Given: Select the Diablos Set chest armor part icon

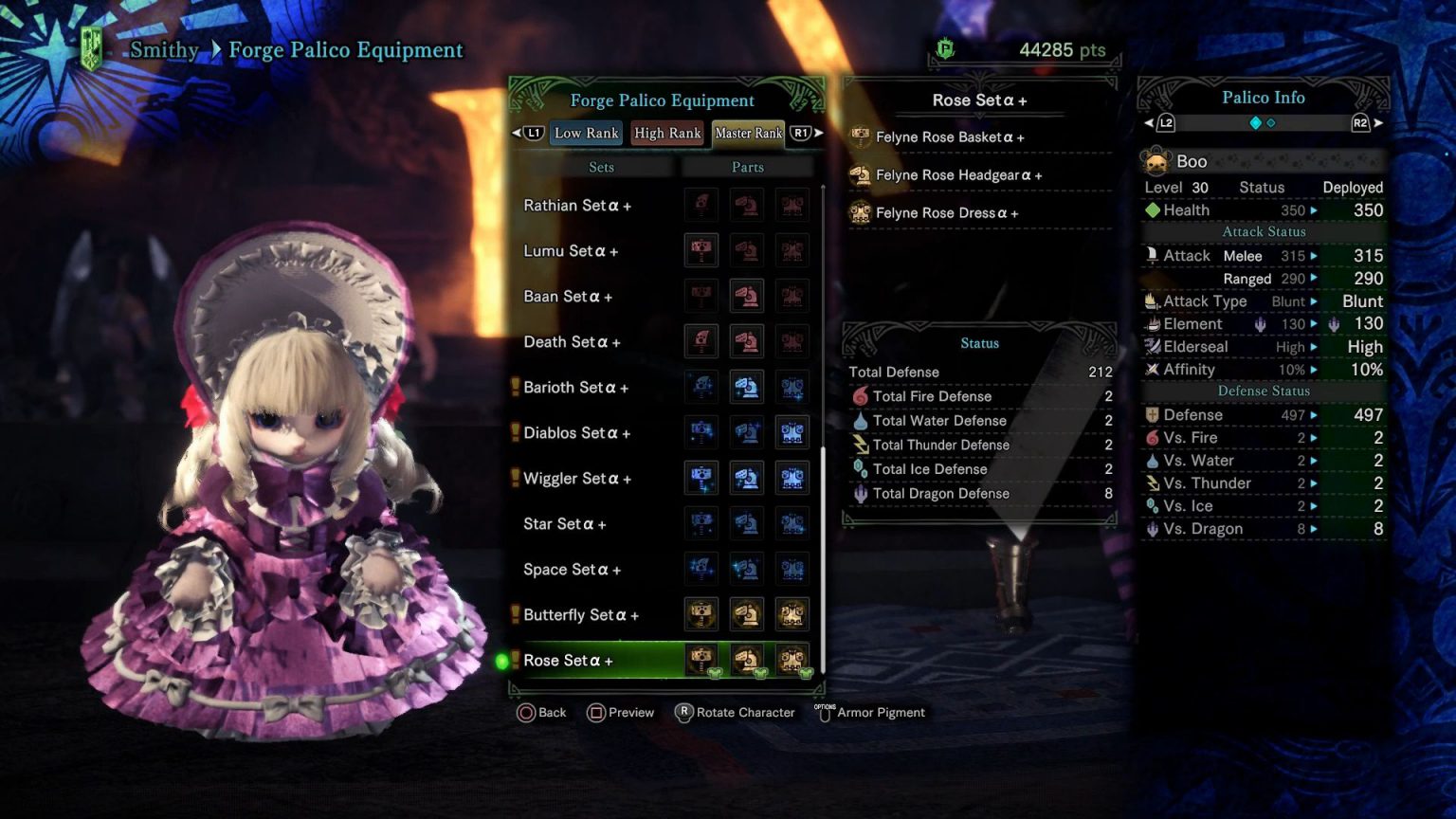Looking at the screenshot, I should pos(792,431).
